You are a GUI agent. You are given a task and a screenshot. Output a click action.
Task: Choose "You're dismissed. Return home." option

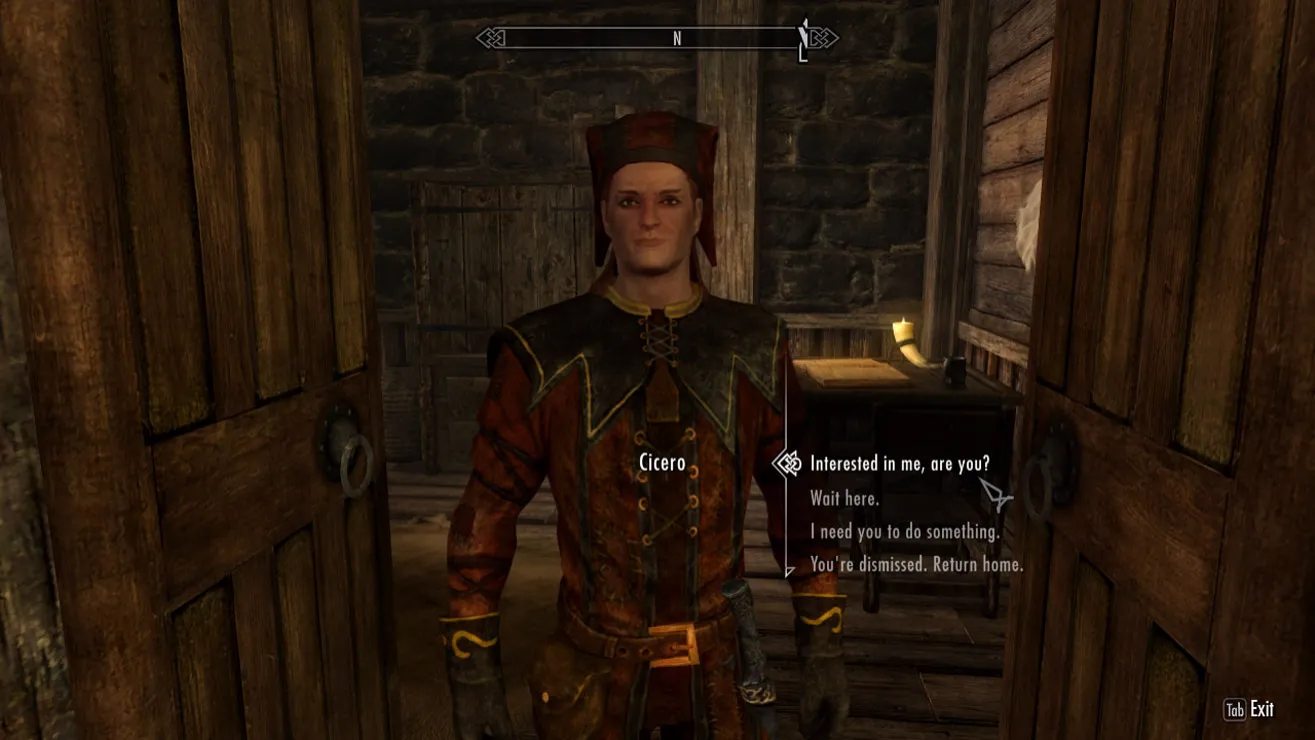[x=916, y=565]
